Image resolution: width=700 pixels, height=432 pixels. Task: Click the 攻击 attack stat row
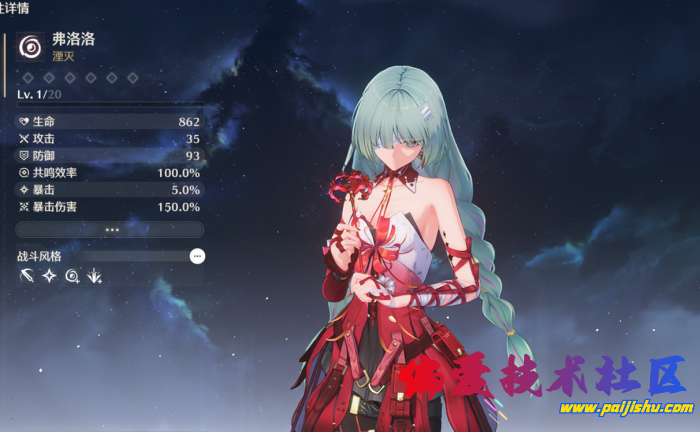[110, 138]
